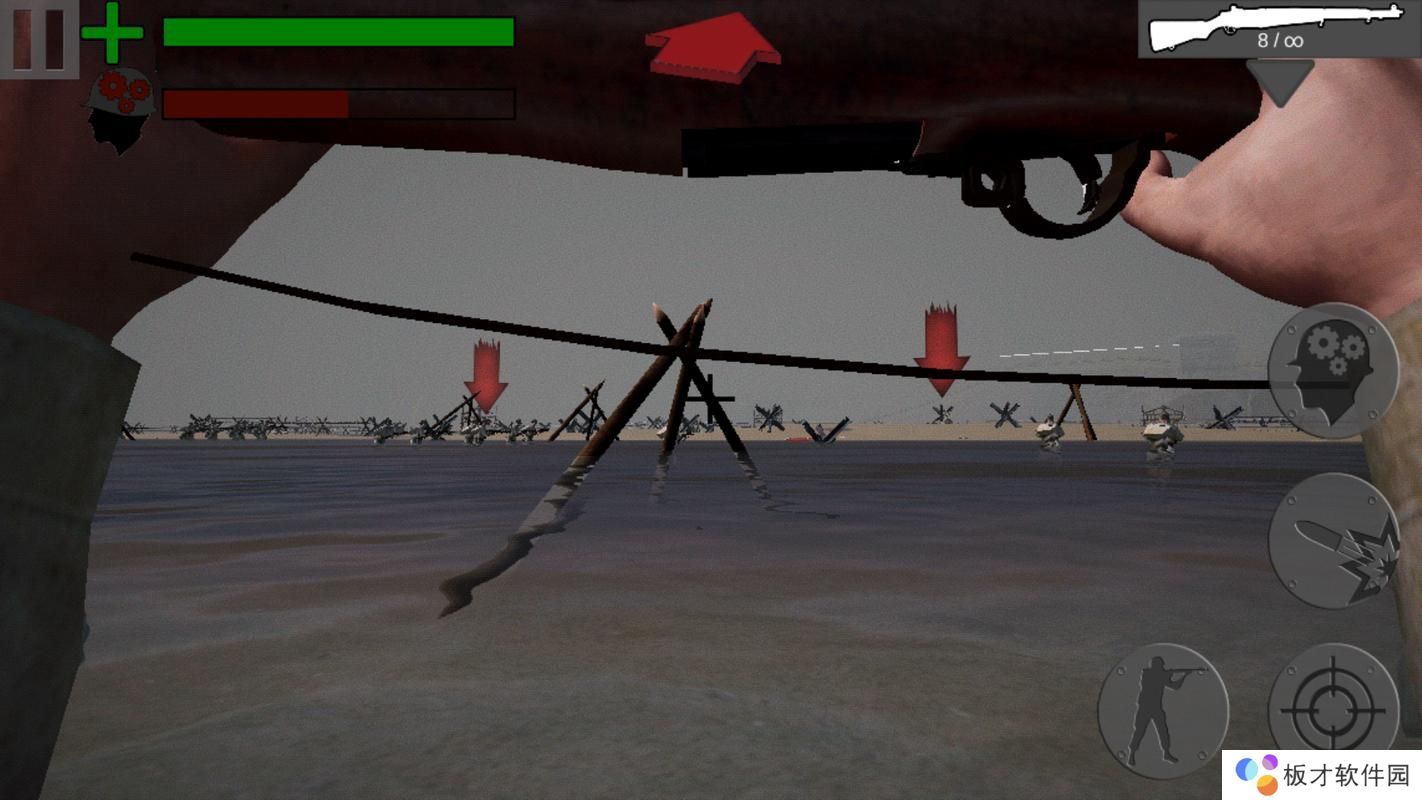Pause the game with the pause button
This screenshot has width=1422, height=800.
pos(39,39)
